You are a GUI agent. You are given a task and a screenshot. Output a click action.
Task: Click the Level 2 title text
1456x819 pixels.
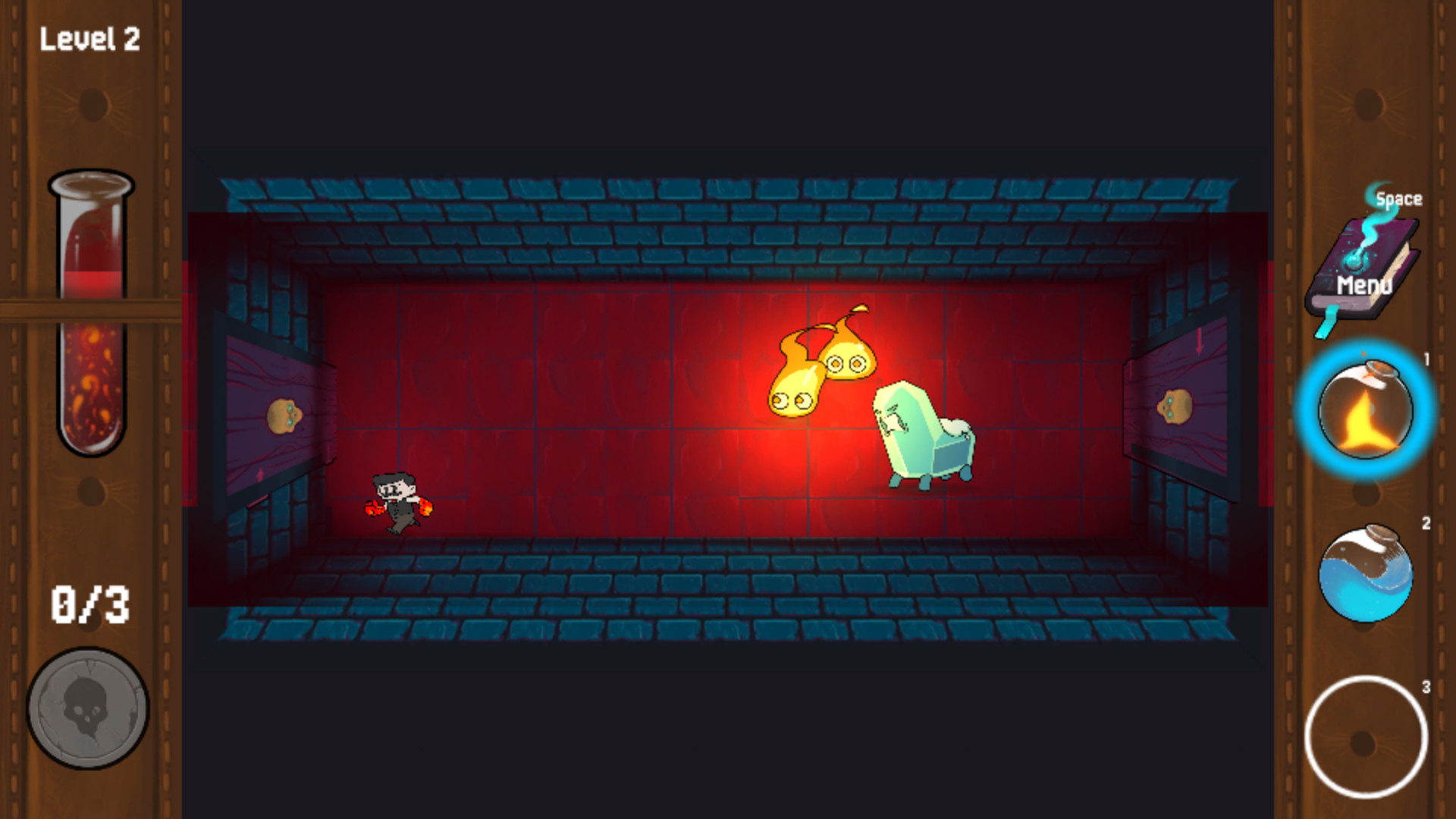click(90, 38)
